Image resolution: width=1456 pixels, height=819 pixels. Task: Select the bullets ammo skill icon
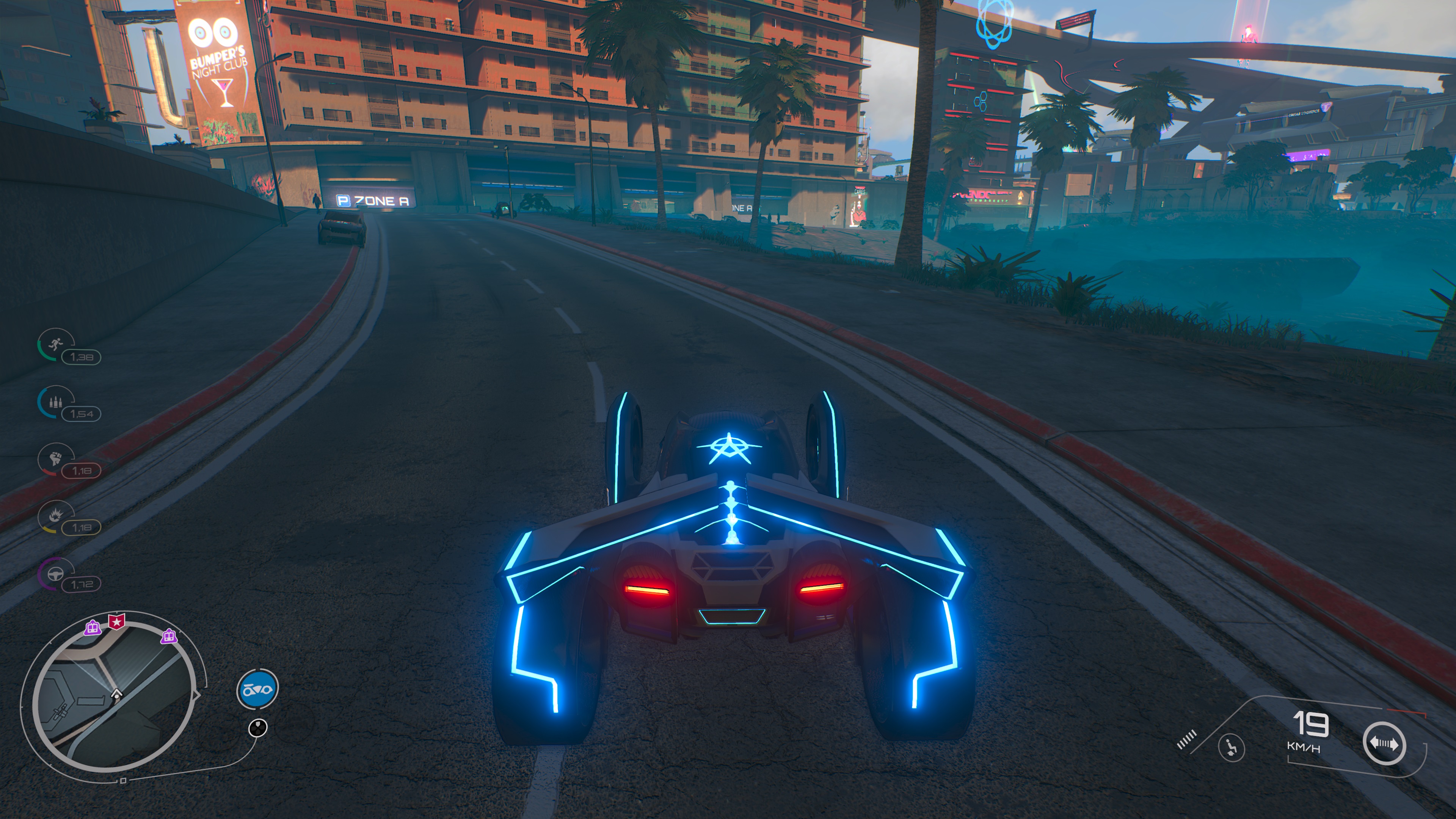pos(55,402)
